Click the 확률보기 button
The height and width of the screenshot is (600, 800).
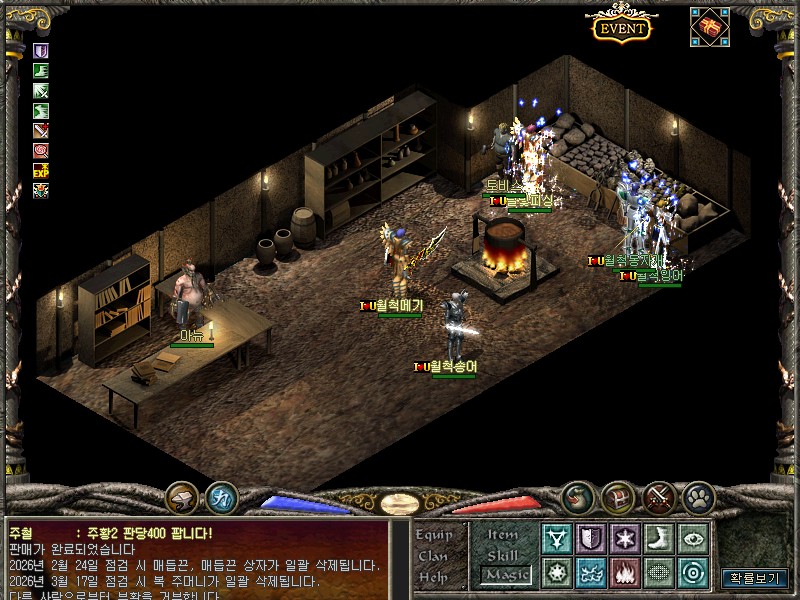click(x=755, y=578)
